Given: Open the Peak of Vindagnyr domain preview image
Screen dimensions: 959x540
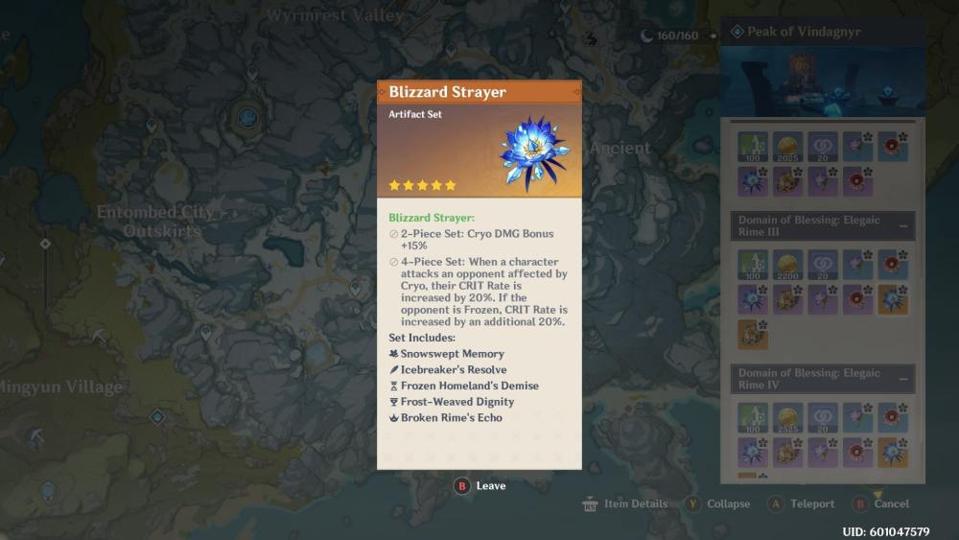Looking at the screenshot, I should [822, 81].
